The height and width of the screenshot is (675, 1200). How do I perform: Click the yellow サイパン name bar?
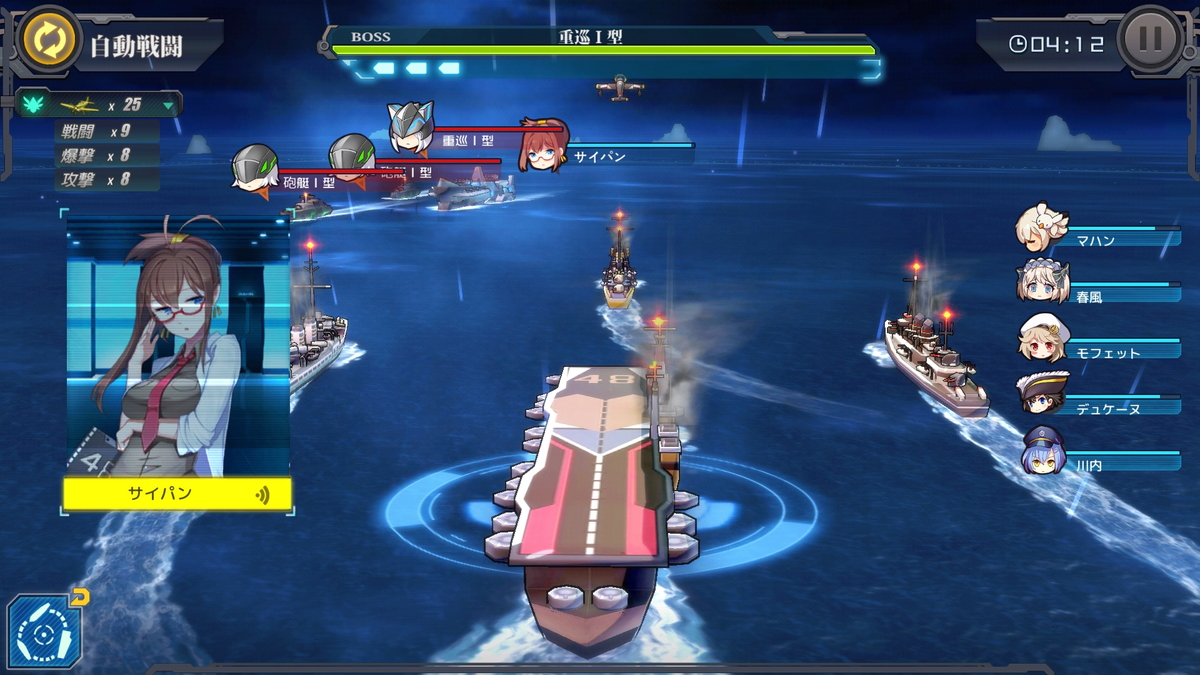[x=177, y=494]
